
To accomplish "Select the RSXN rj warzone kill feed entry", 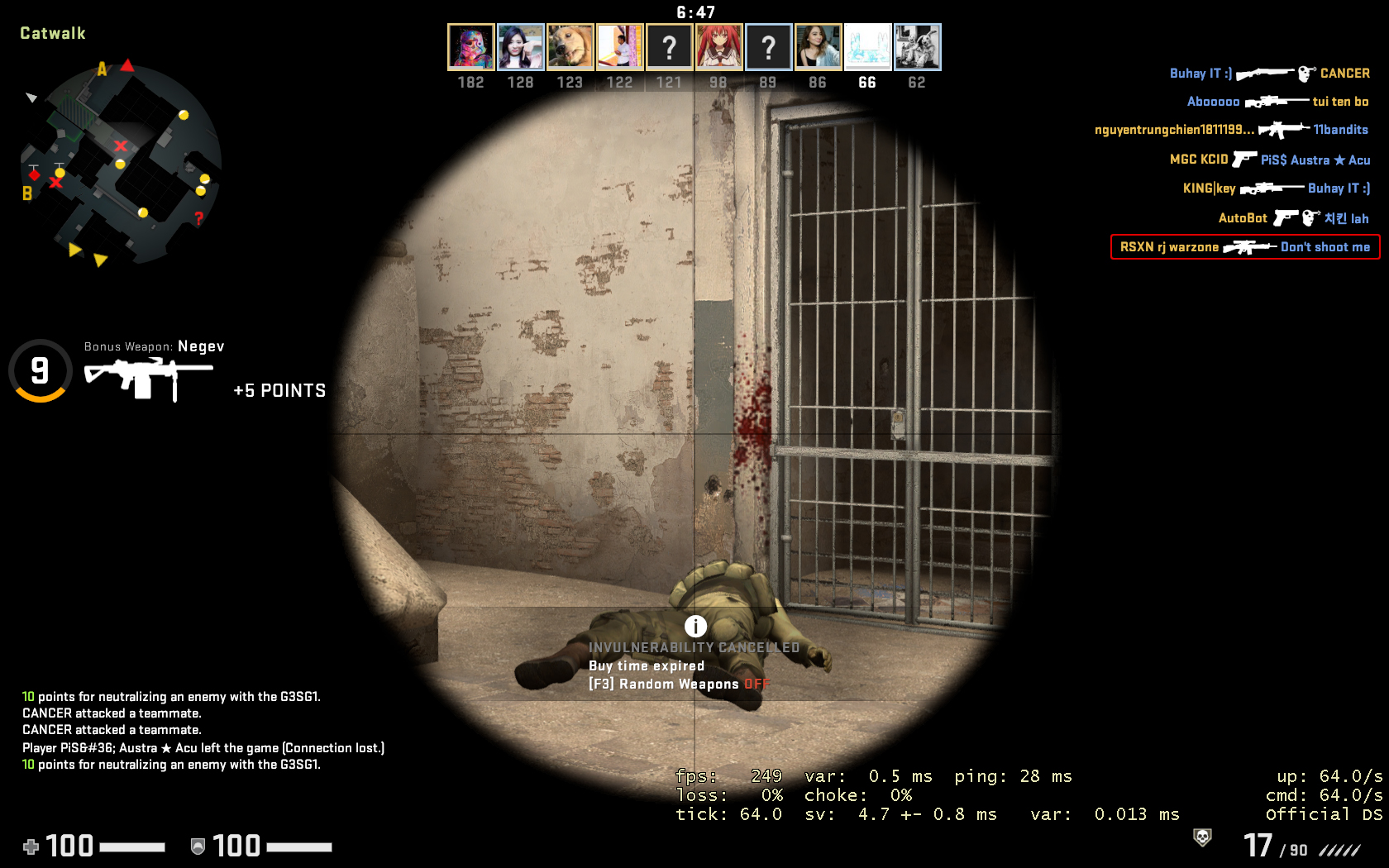I will tap(1244, 247).
